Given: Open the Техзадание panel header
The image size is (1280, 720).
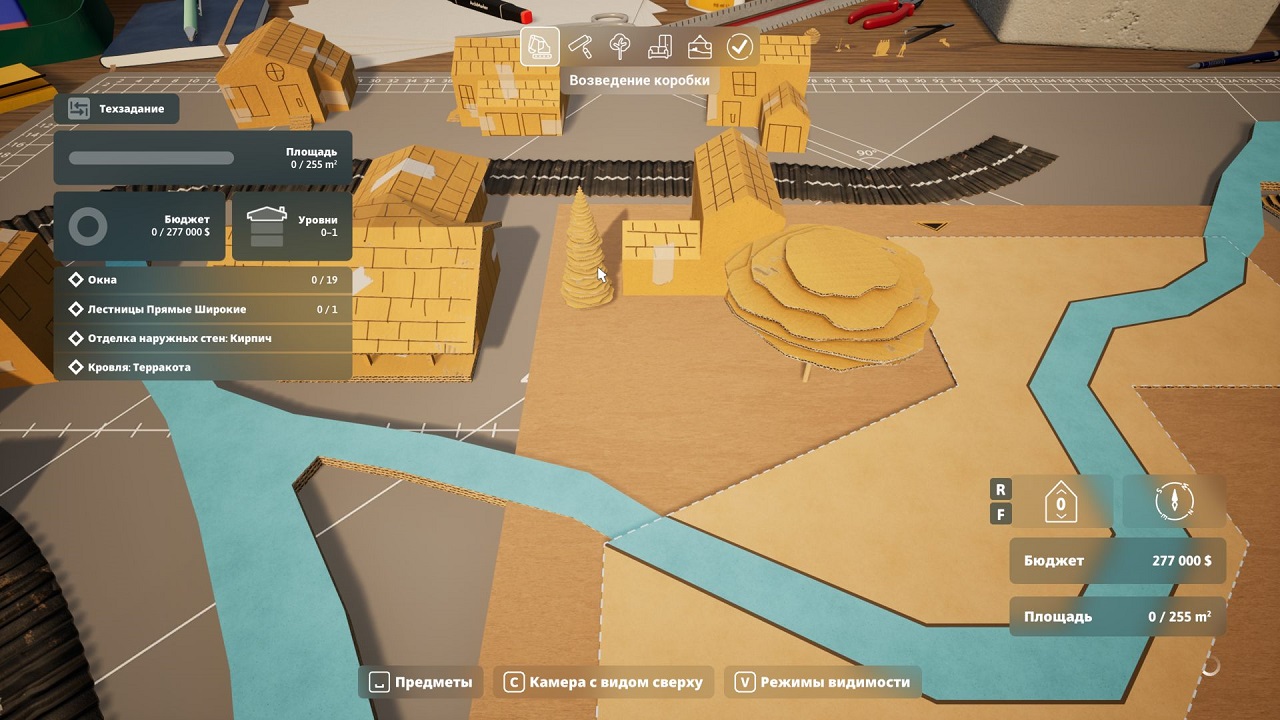Looking at the screenshot, I should (117, 108).
